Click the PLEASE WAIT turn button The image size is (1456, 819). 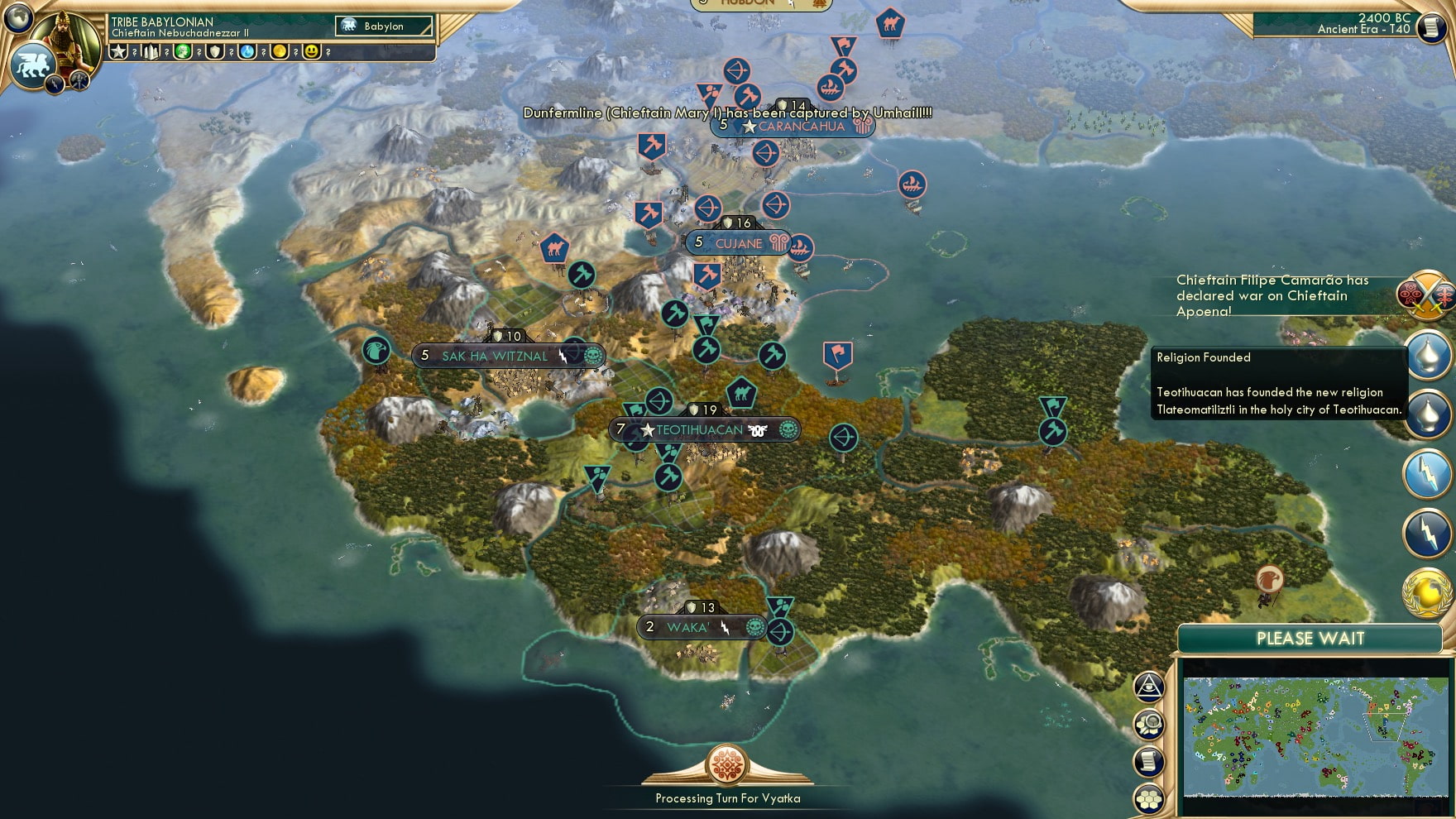click(x=1310, y=639)
